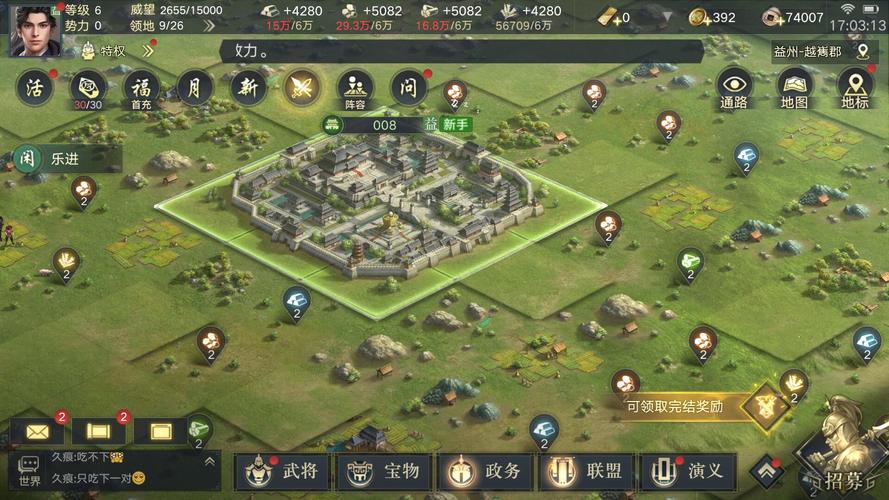Open the 阵容 lineup screen
Screen dimensions: 889x500
[355, 88]
